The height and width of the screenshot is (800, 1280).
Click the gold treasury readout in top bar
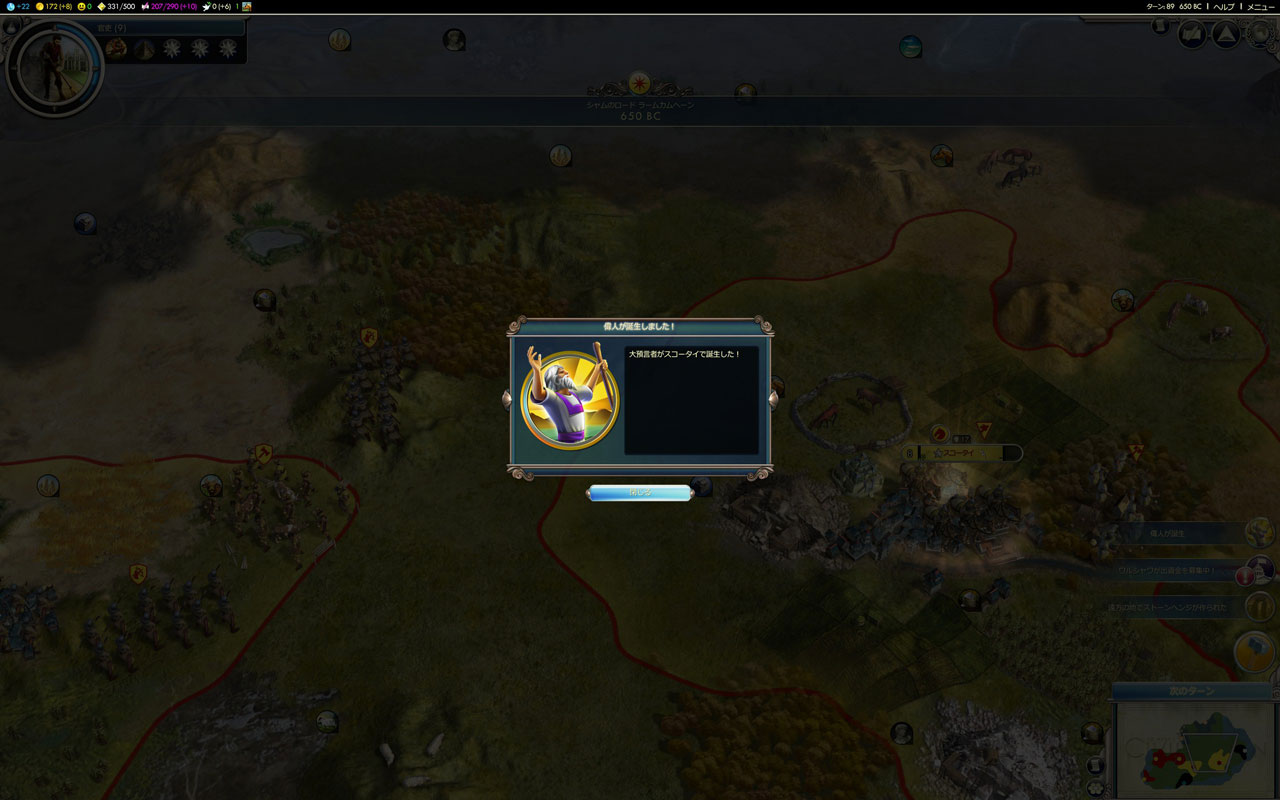55,6
